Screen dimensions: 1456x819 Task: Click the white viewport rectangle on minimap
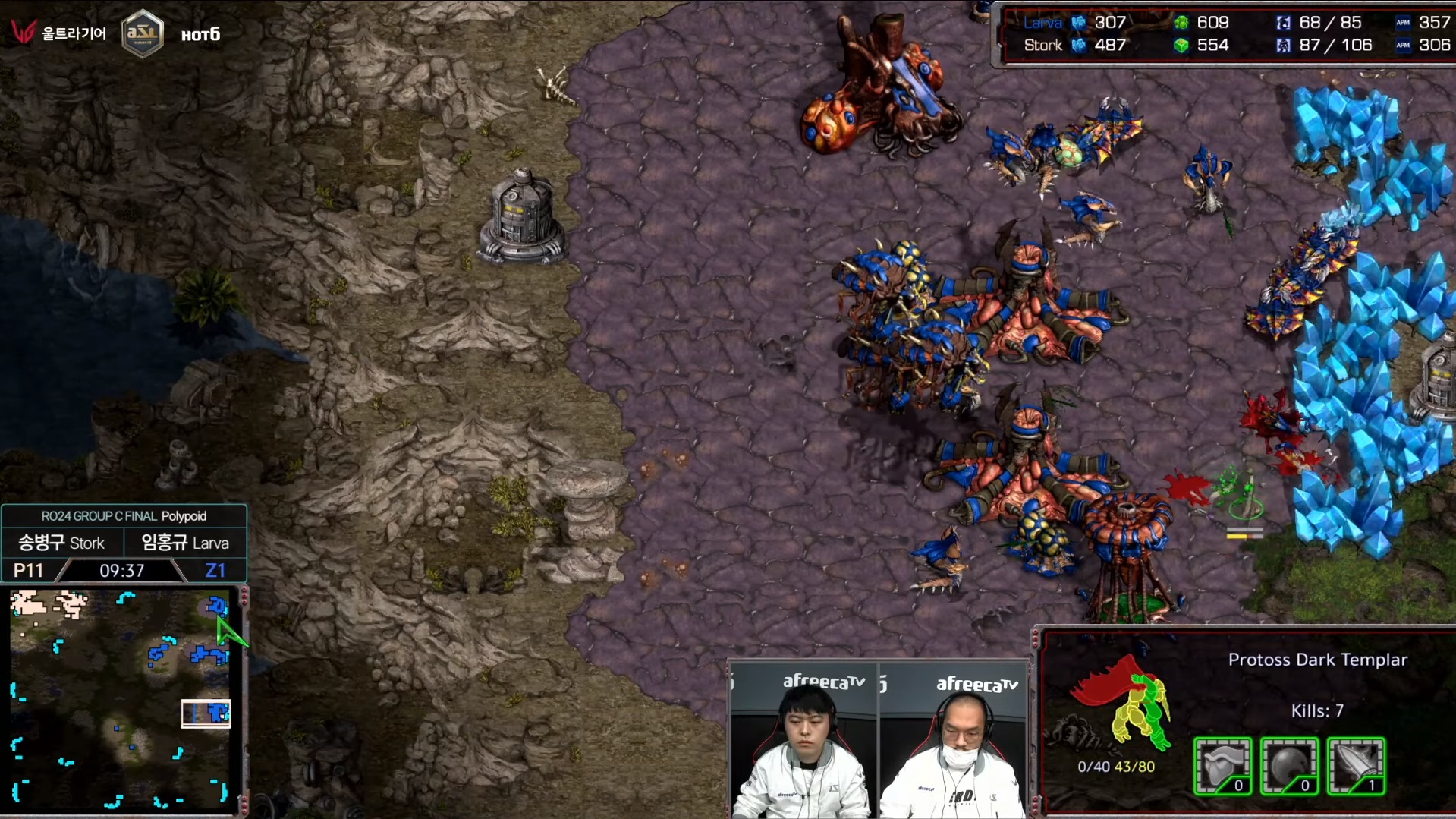(206, 713)
